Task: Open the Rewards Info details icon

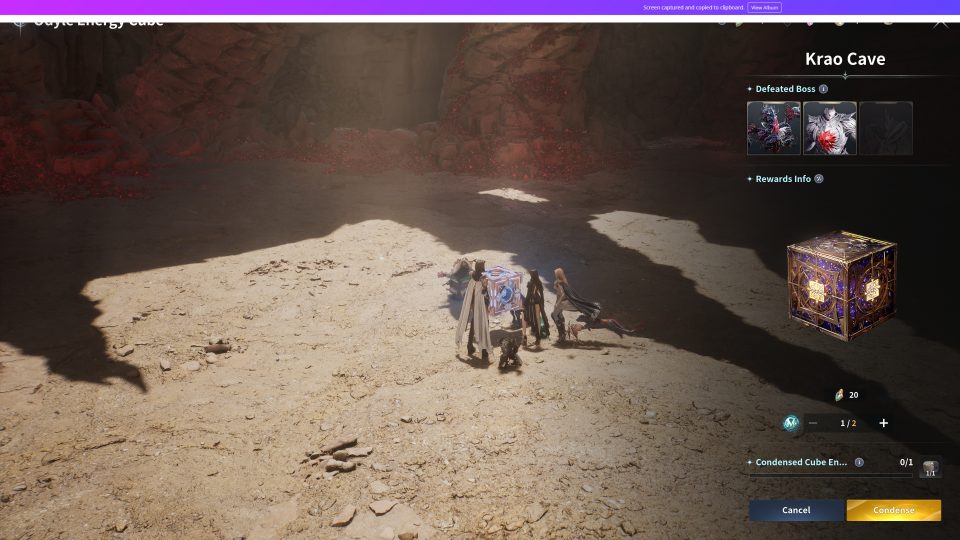Action: [x=819, y=179]
